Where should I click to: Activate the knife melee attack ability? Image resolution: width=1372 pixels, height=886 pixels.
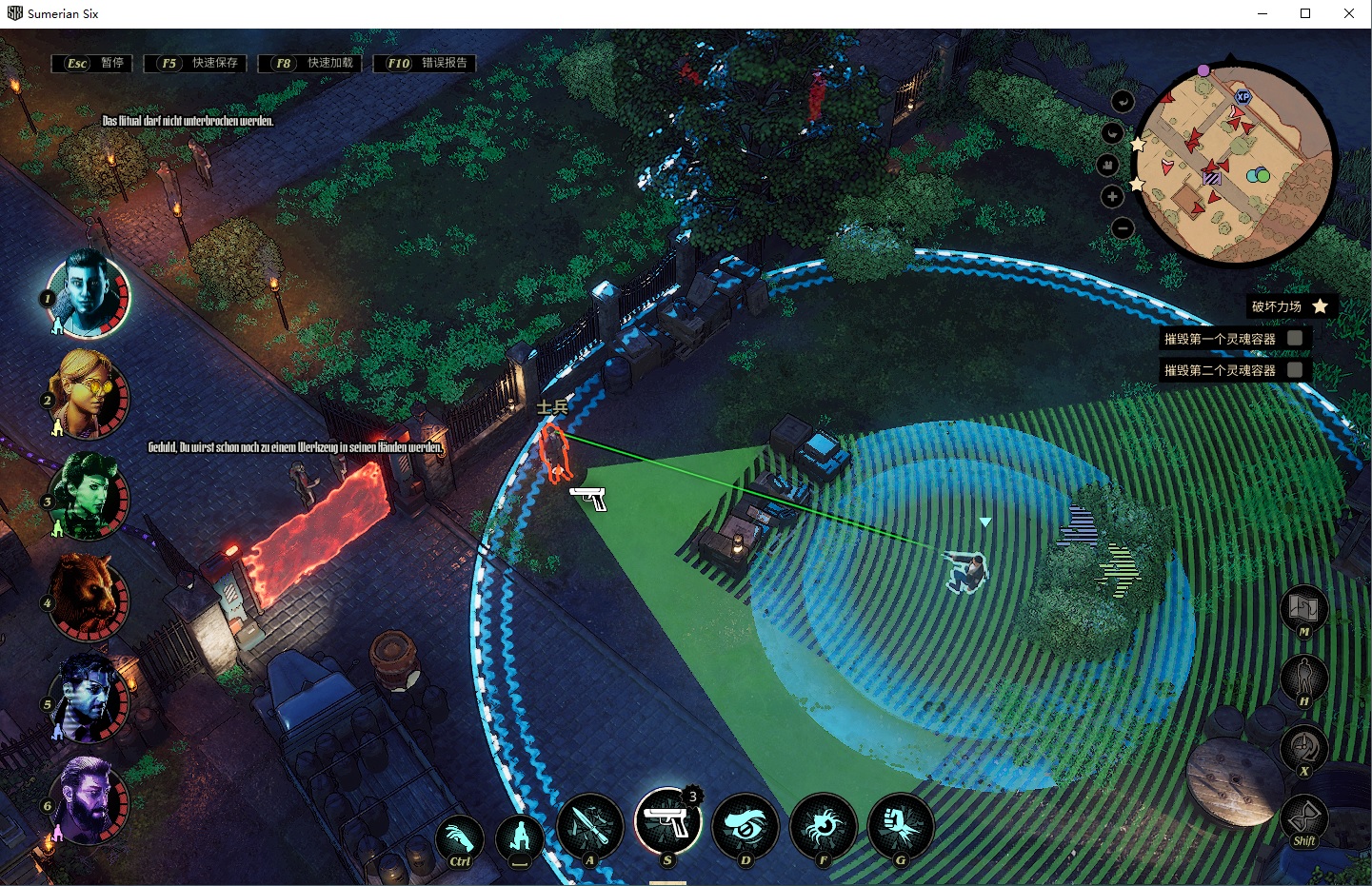click(x=589, y=825)
